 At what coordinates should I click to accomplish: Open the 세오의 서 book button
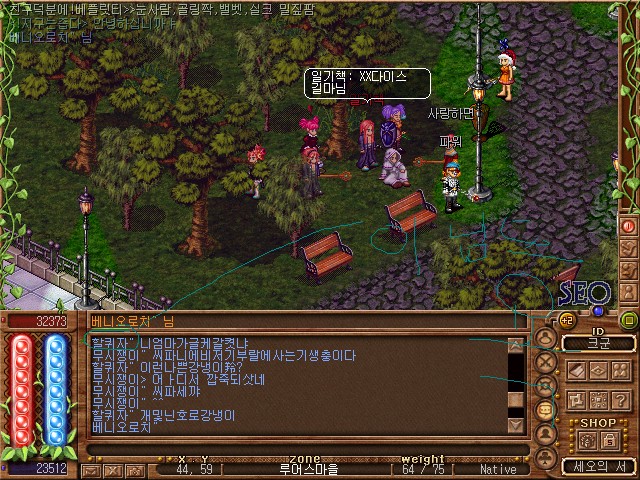coord(597,466)
